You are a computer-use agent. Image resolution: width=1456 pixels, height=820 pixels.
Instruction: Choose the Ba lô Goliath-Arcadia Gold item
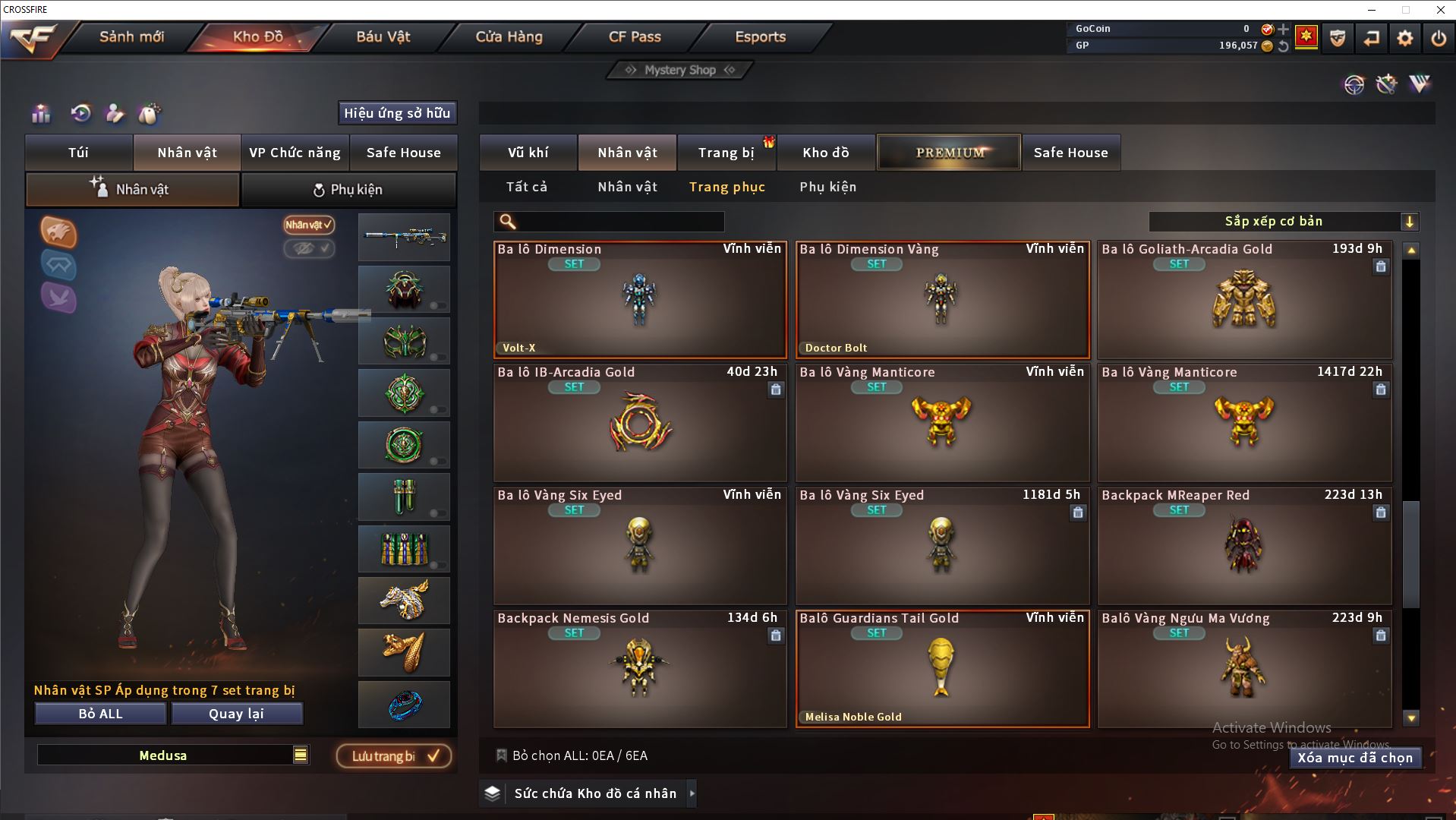[x=1244, y=300]
